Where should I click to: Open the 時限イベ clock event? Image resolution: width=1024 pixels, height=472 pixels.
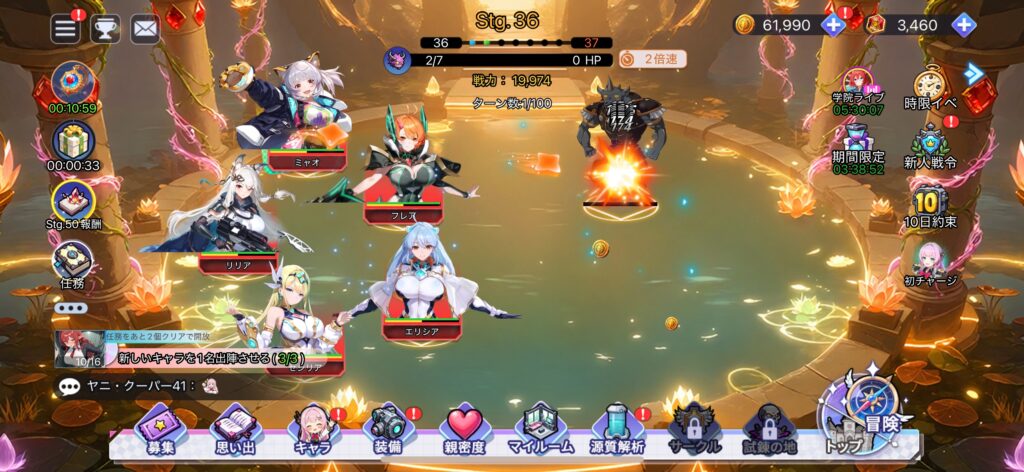[931, 87]
